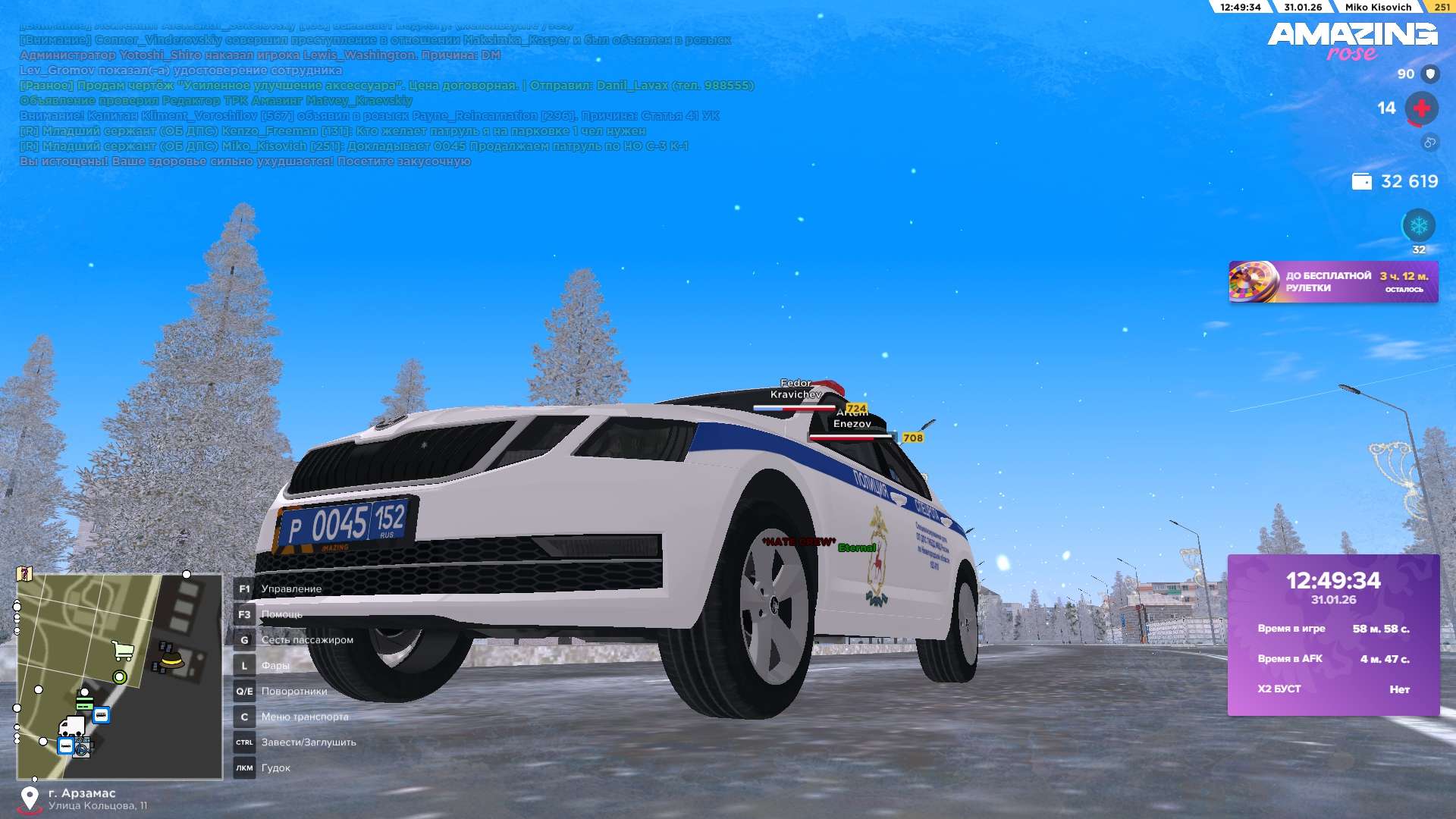The height and width of the screenshot is (819, 1456).
Task: Click the purple time statistics panel
Action: pos(1333,635)
